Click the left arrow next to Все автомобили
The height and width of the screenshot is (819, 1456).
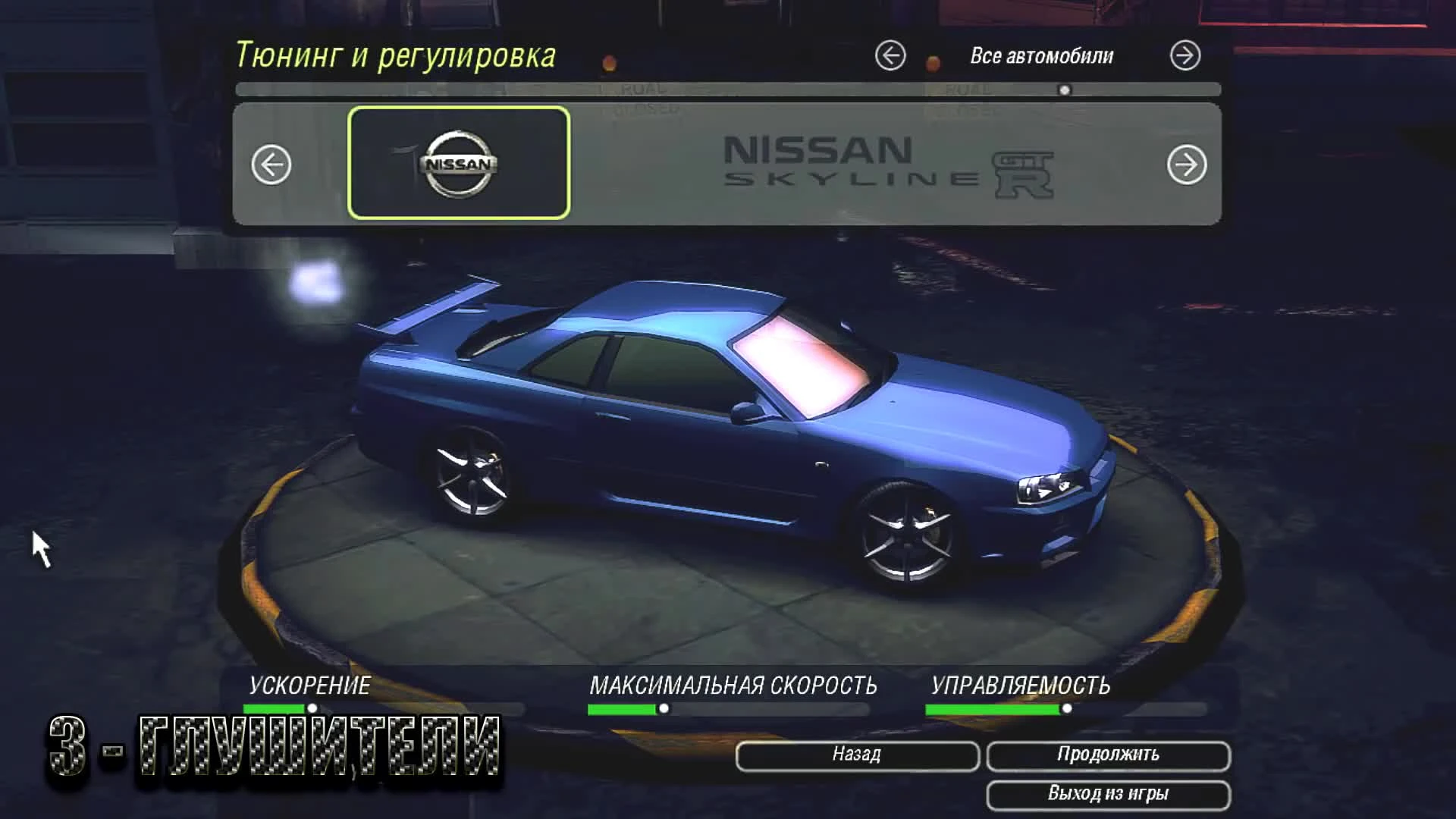pyautogui.click(x=892, y=55)
